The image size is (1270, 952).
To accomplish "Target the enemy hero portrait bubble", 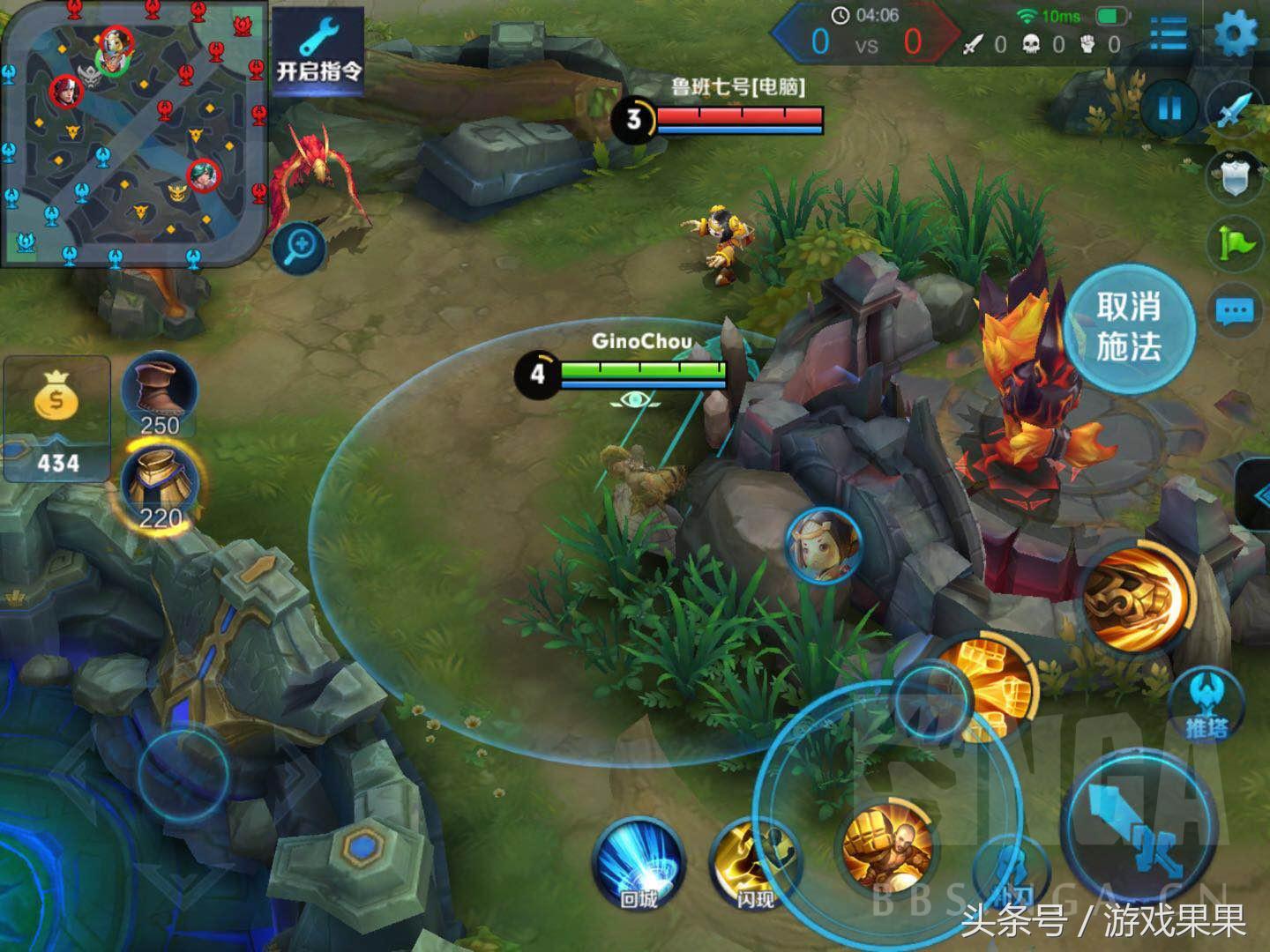I will (823, 544).
